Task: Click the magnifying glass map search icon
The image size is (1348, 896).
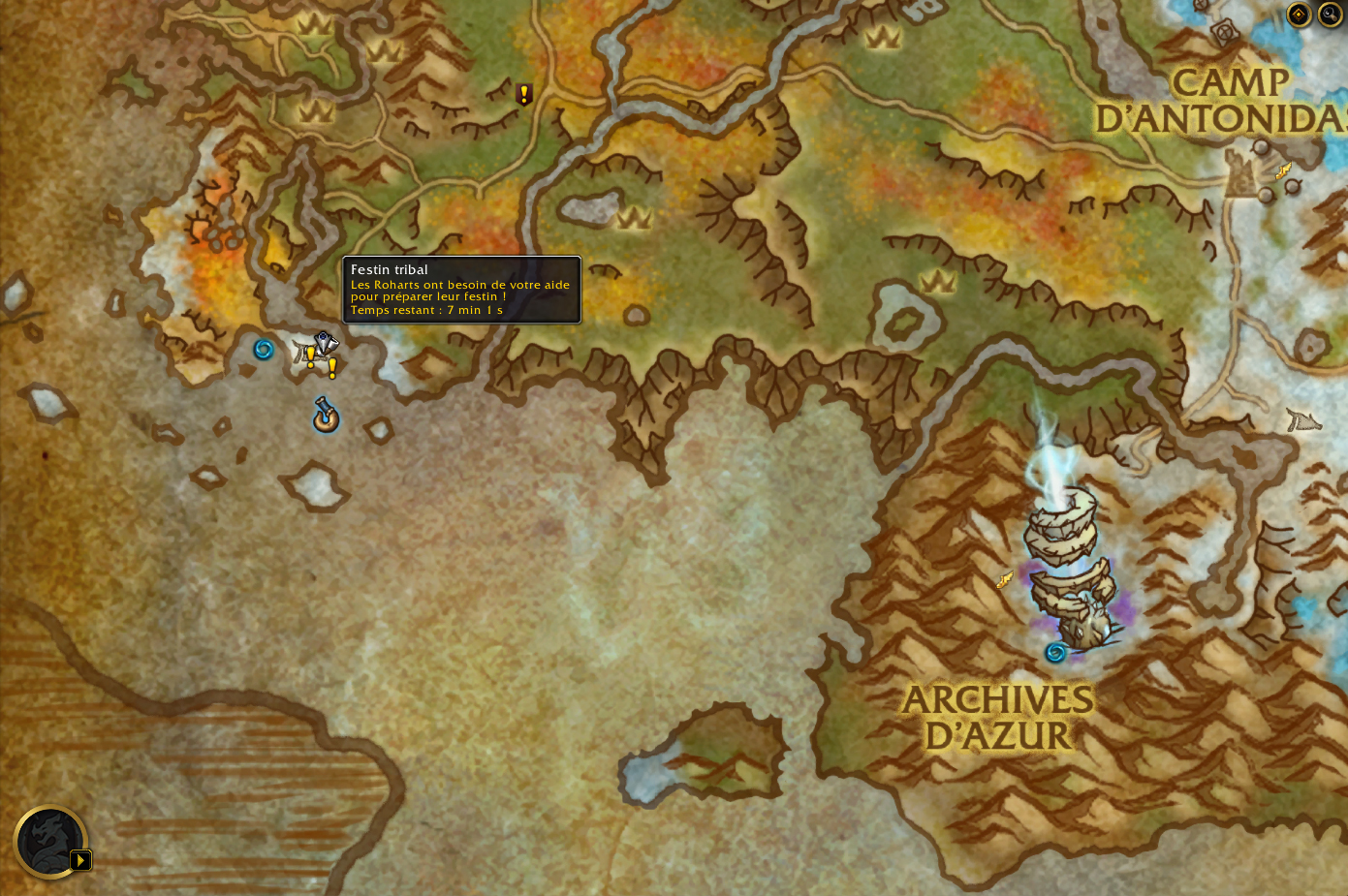Action: point(1330,15)
